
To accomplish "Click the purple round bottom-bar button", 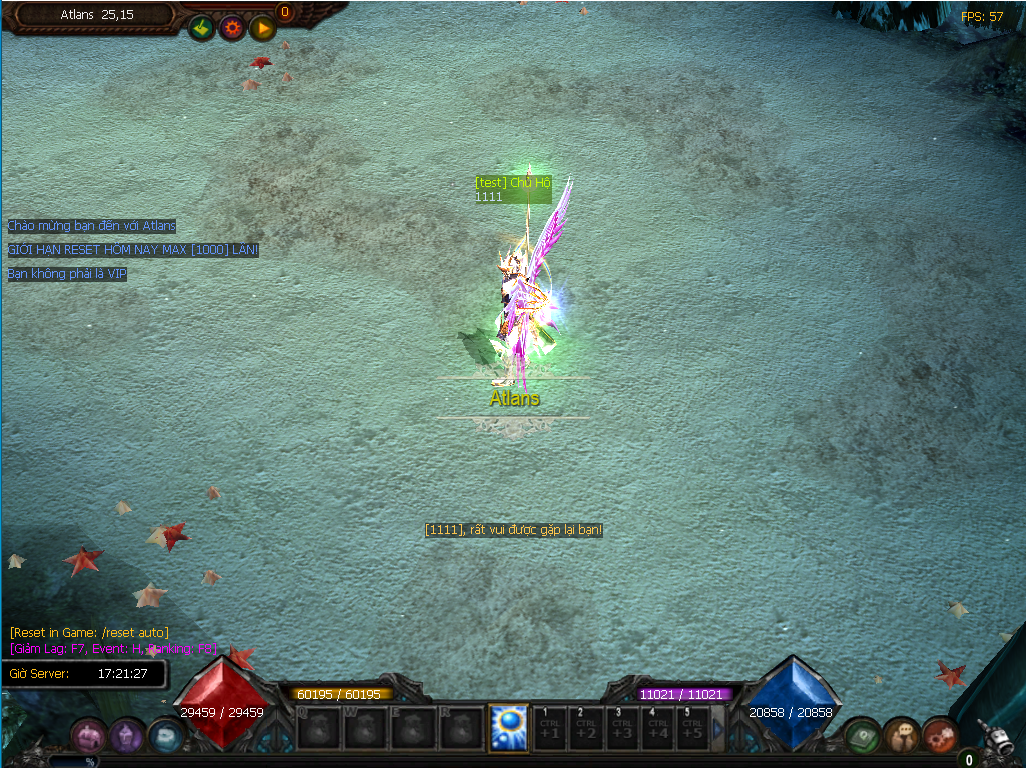I will 127,737.
